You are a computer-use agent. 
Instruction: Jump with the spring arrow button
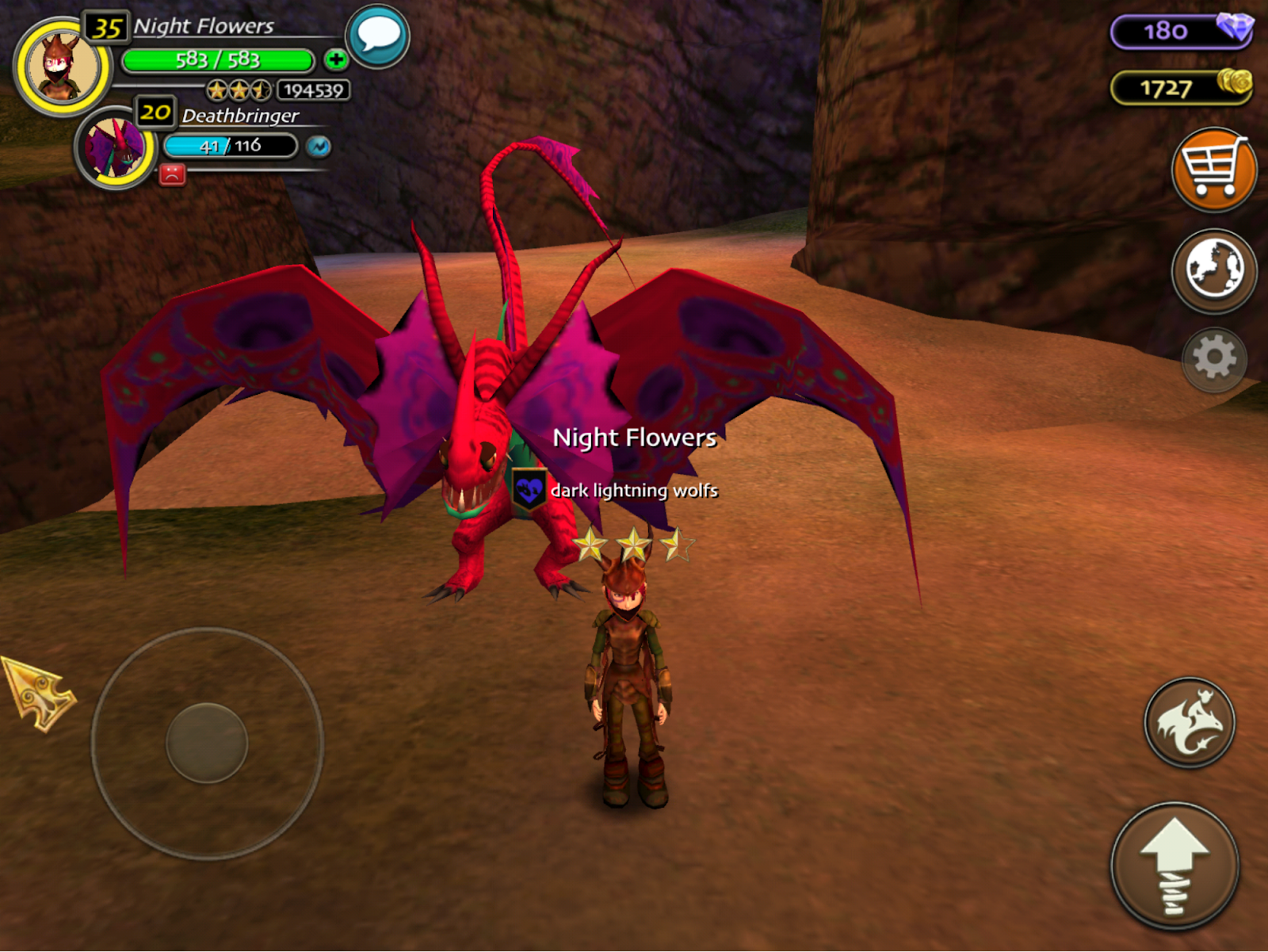point(1174,865)
